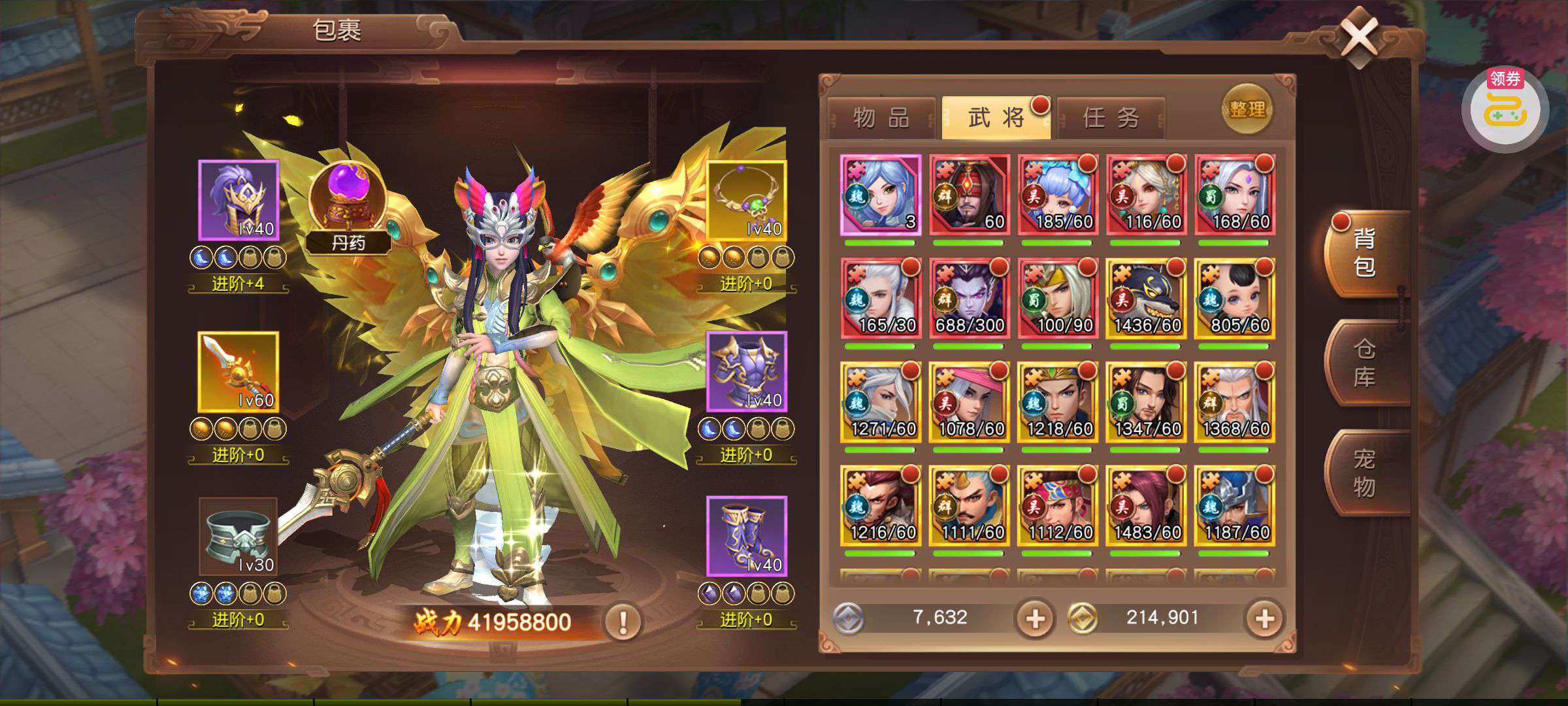Add gold currency with plus button beside 214,901
Viewport: 1568px width, 706px height.
point(1264,618)
